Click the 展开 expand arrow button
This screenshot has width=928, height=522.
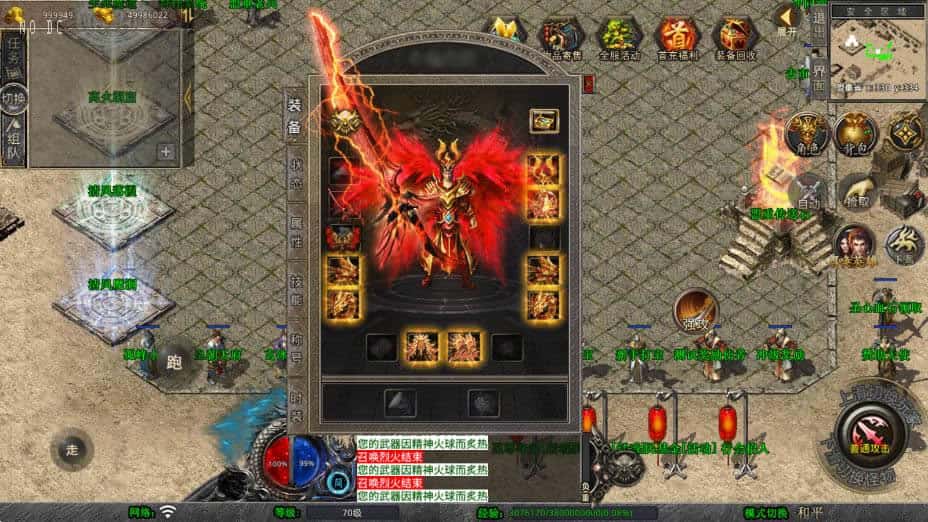(786, 22)
